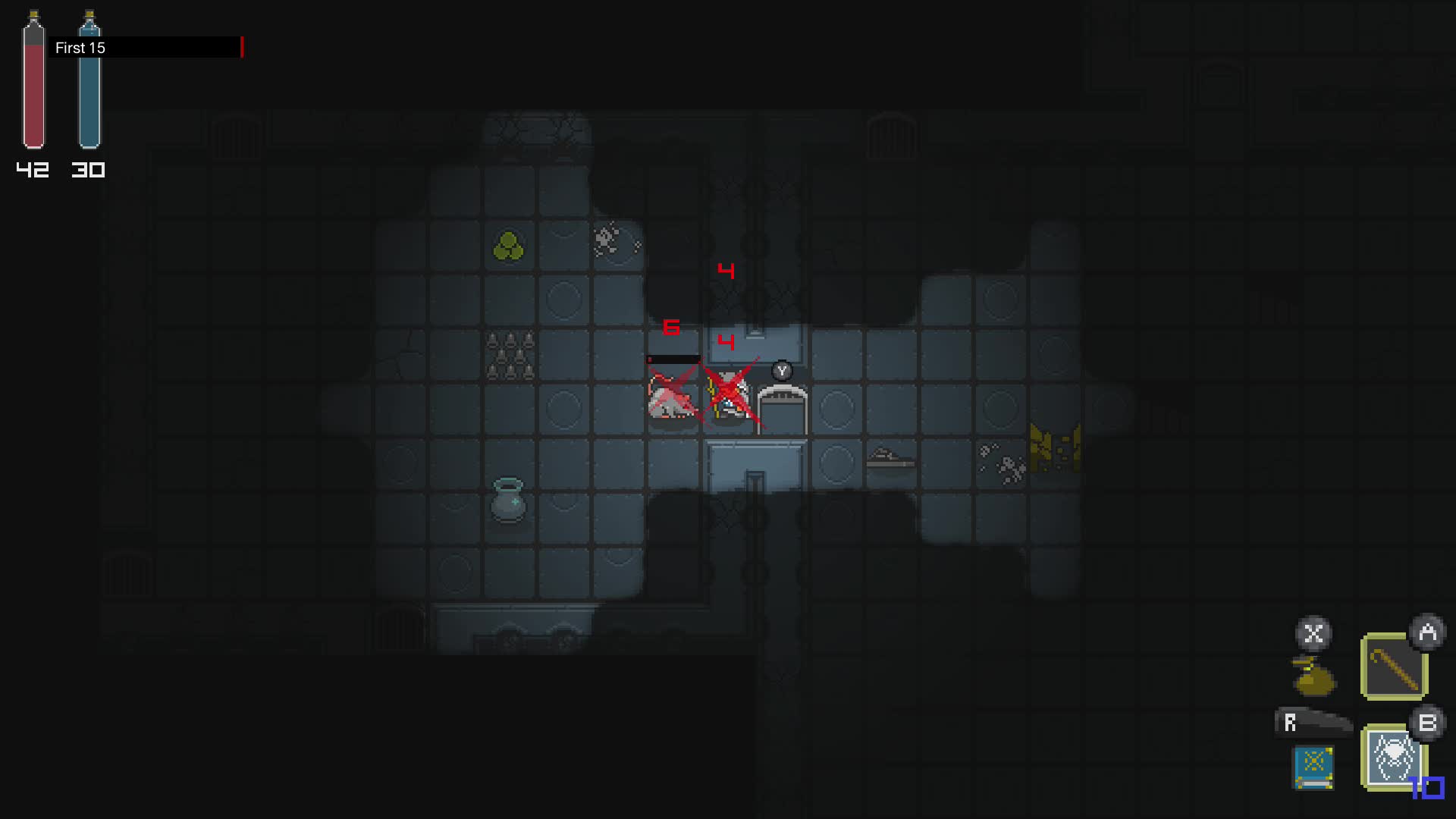Click the item count label showing 10

click(x=1426, y=788)
